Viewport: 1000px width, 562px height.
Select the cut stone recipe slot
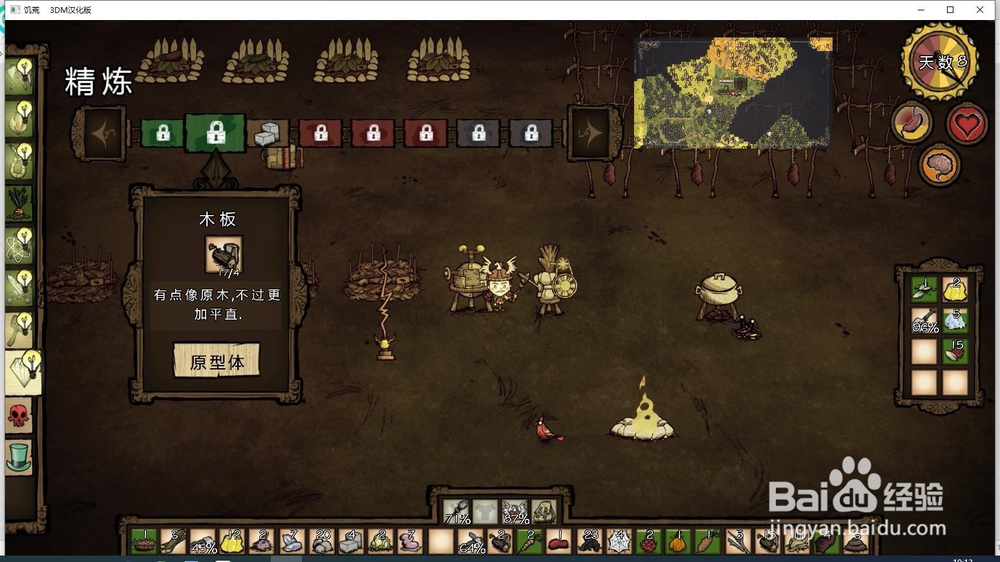tap(267, 133)
